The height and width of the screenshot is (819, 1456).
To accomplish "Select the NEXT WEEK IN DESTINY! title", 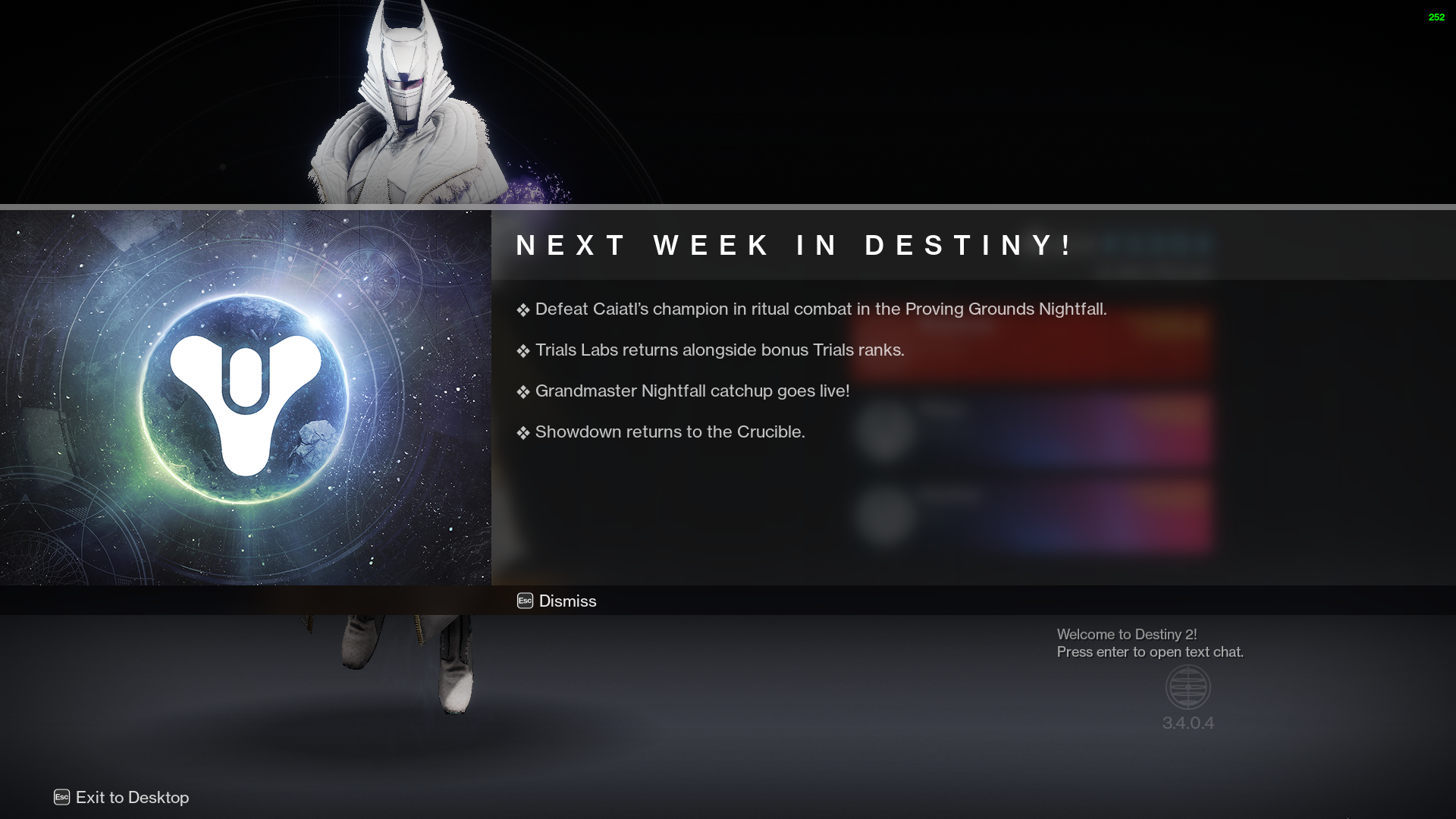I will tap(793, 245).
